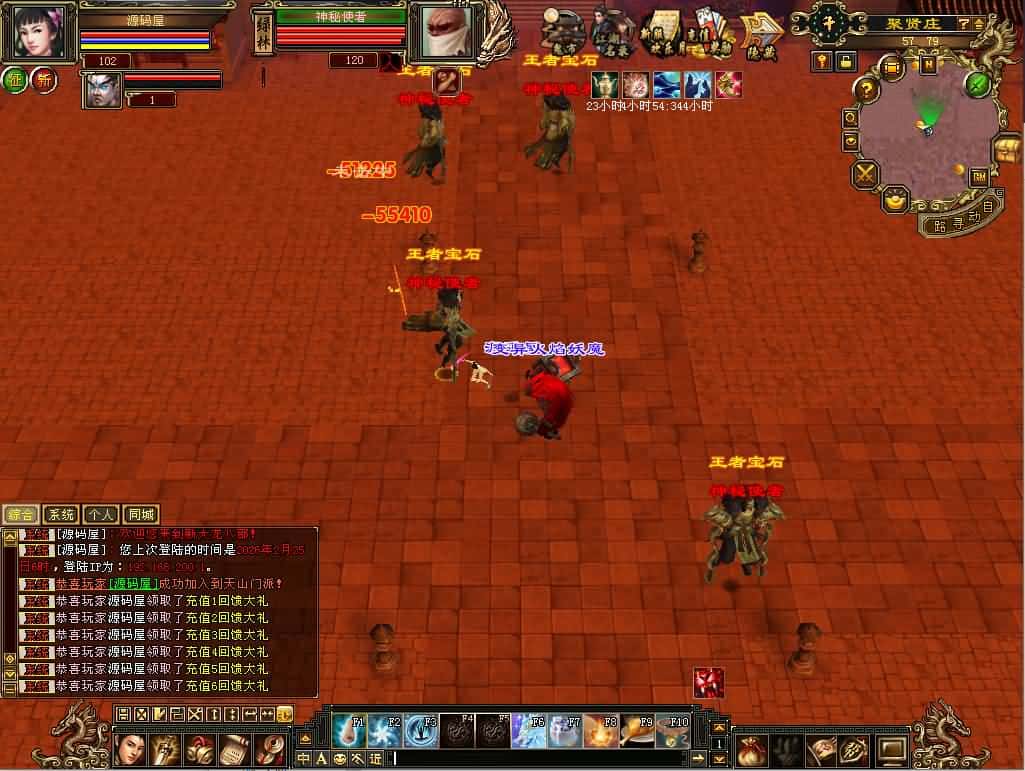This screenshot has width=1025, height=771.
Task: Switch to the 系统 chat tab
Action: coord(62,515)
